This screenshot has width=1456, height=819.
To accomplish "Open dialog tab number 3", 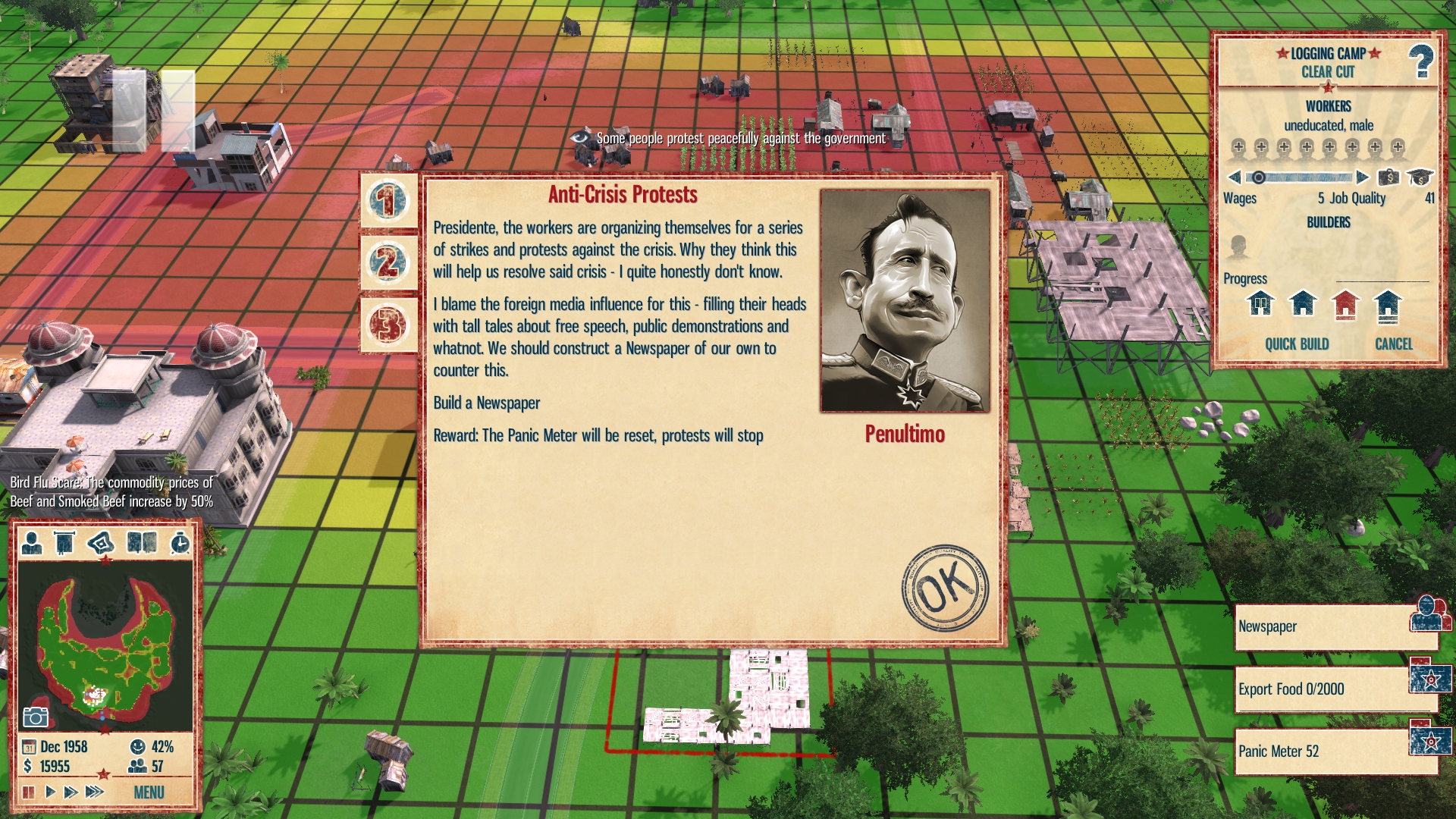I will 388,325.
